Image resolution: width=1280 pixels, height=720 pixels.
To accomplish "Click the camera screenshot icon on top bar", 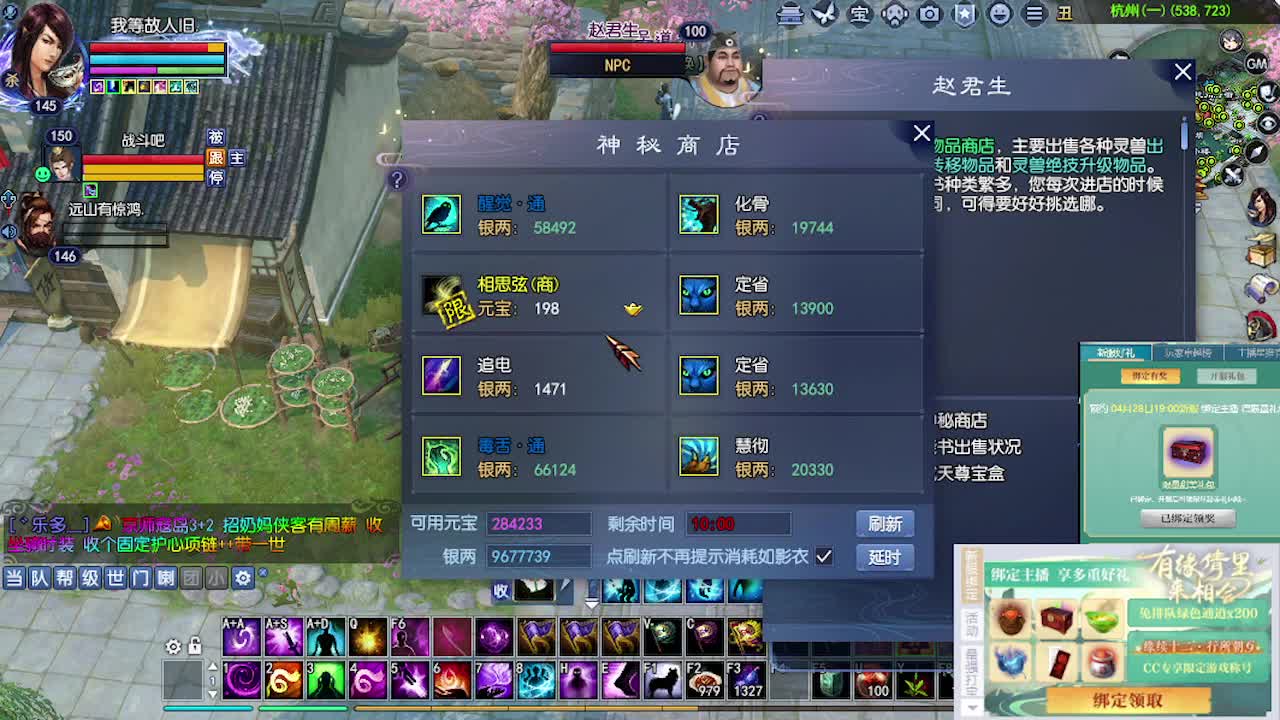I will (930, 15).
